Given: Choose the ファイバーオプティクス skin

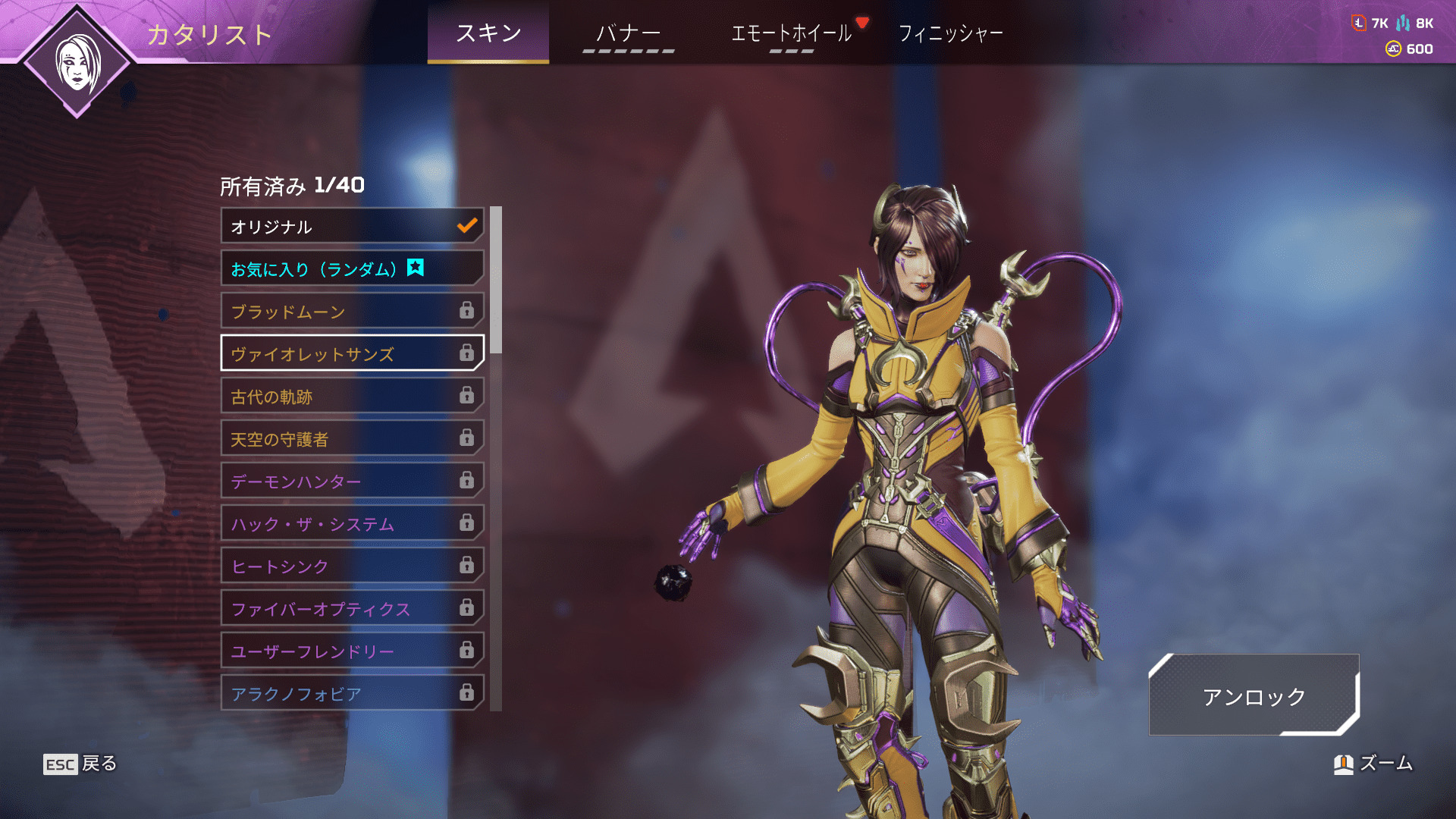Looking at the screenshot, I should [352, 608].
